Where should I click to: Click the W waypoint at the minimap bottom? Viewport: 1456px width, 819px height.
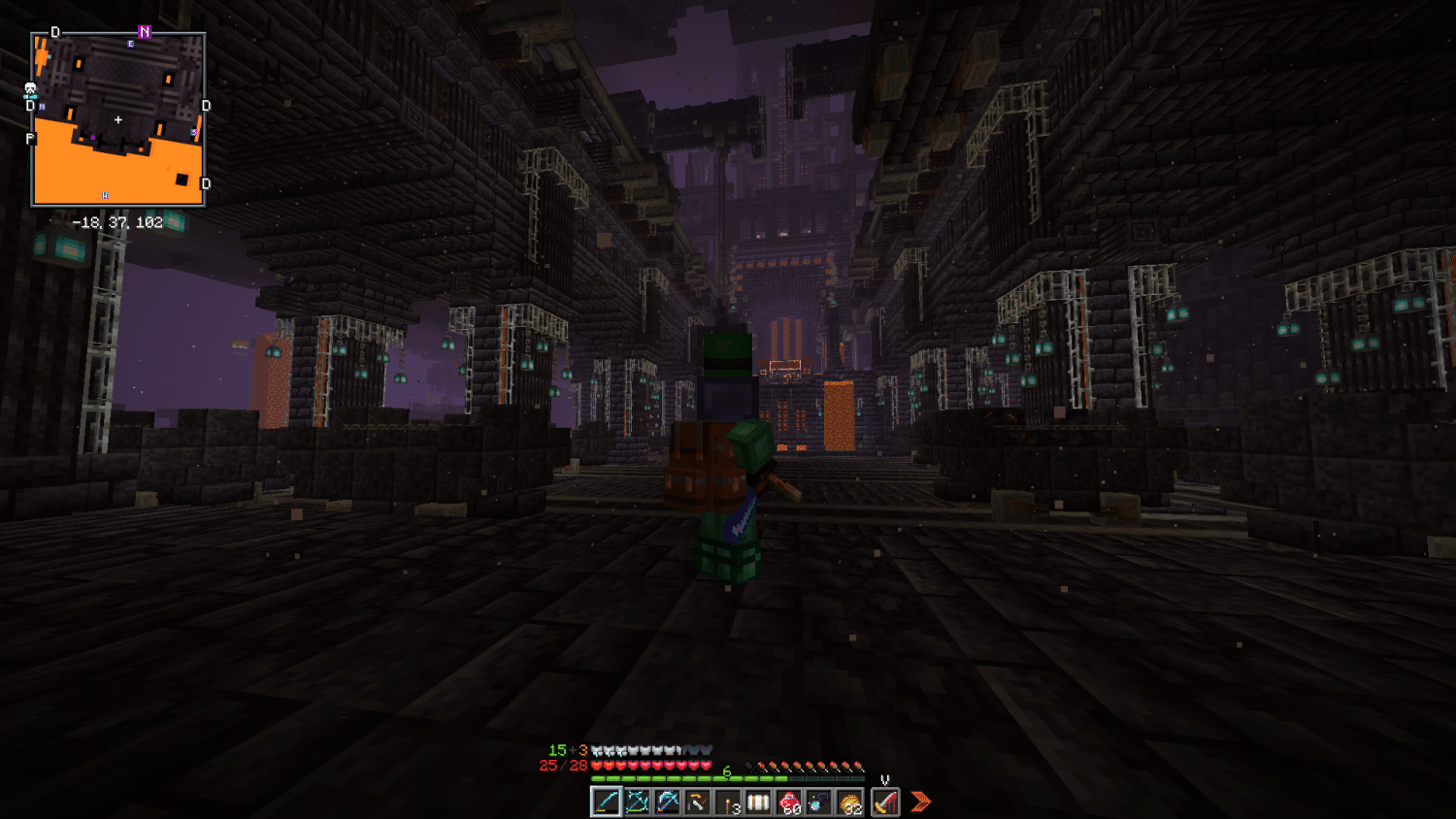click(x=105, y=194)
